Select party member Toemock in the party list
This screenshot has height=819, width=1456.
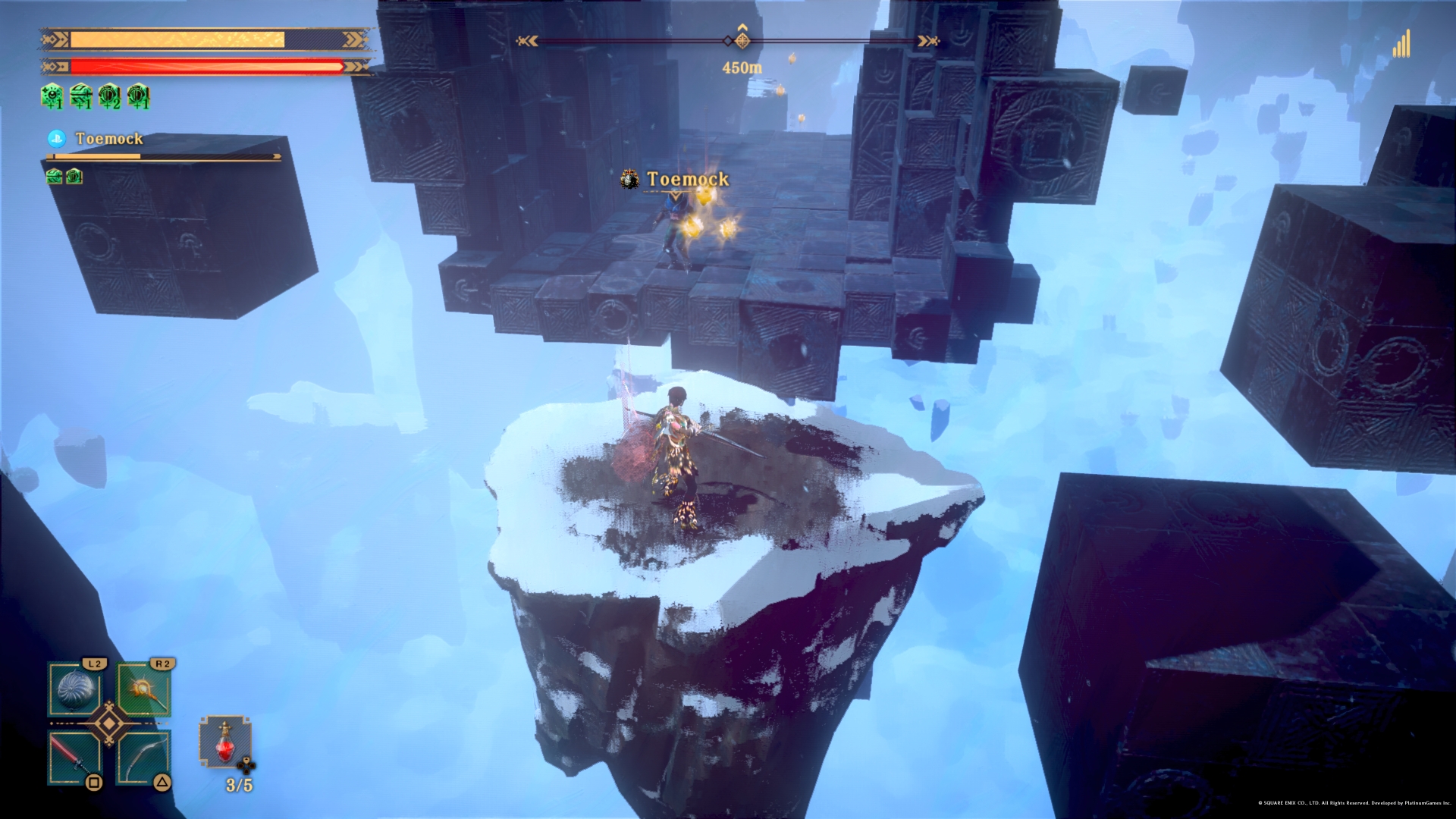109,139
